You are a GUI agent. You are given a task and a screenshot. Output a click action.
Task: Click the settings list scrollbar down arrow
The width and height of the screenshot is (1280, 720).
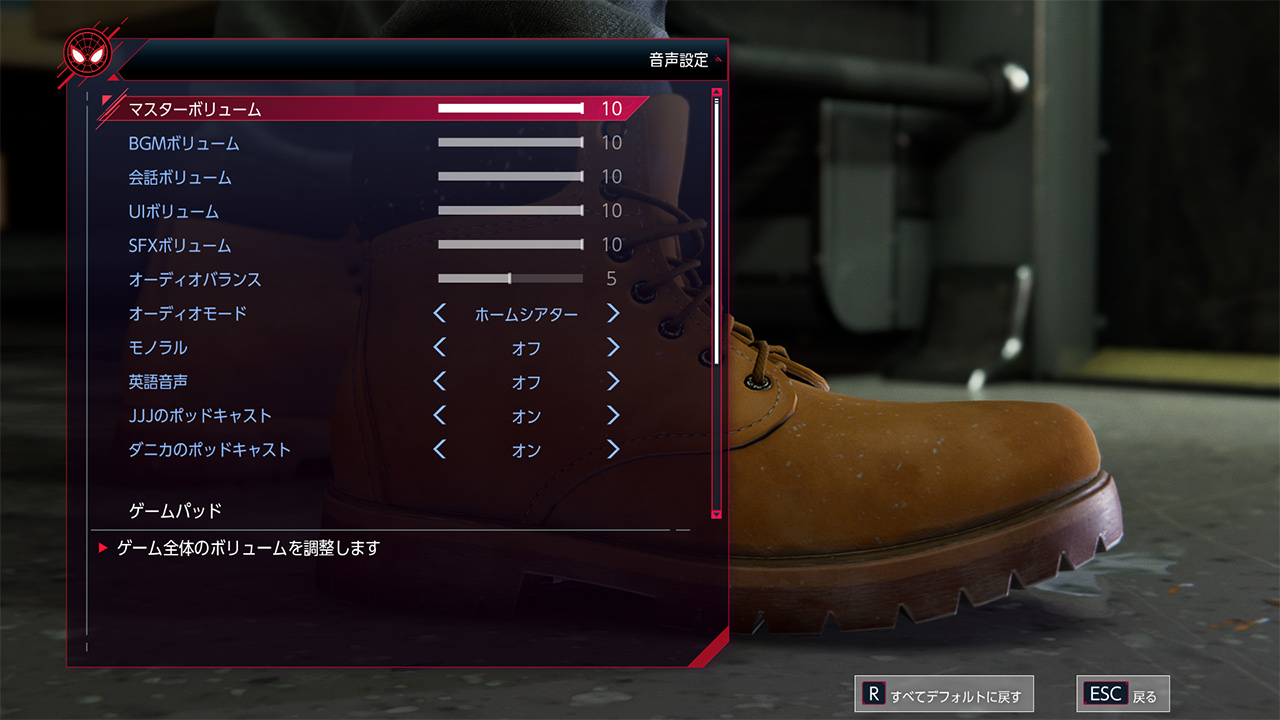point(716,514)
